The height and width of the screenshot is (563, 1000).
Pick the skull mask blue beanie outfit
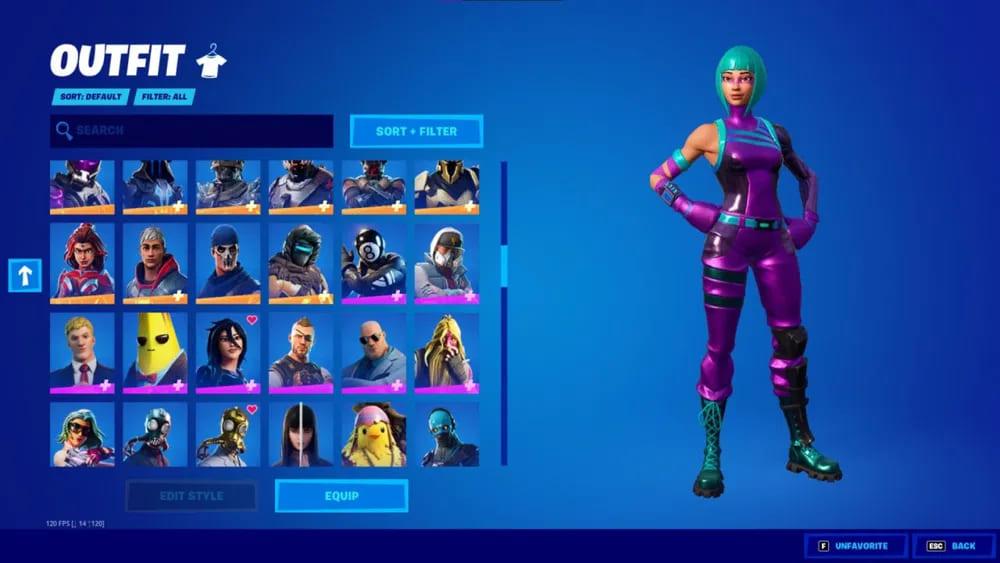coord(228,261)
